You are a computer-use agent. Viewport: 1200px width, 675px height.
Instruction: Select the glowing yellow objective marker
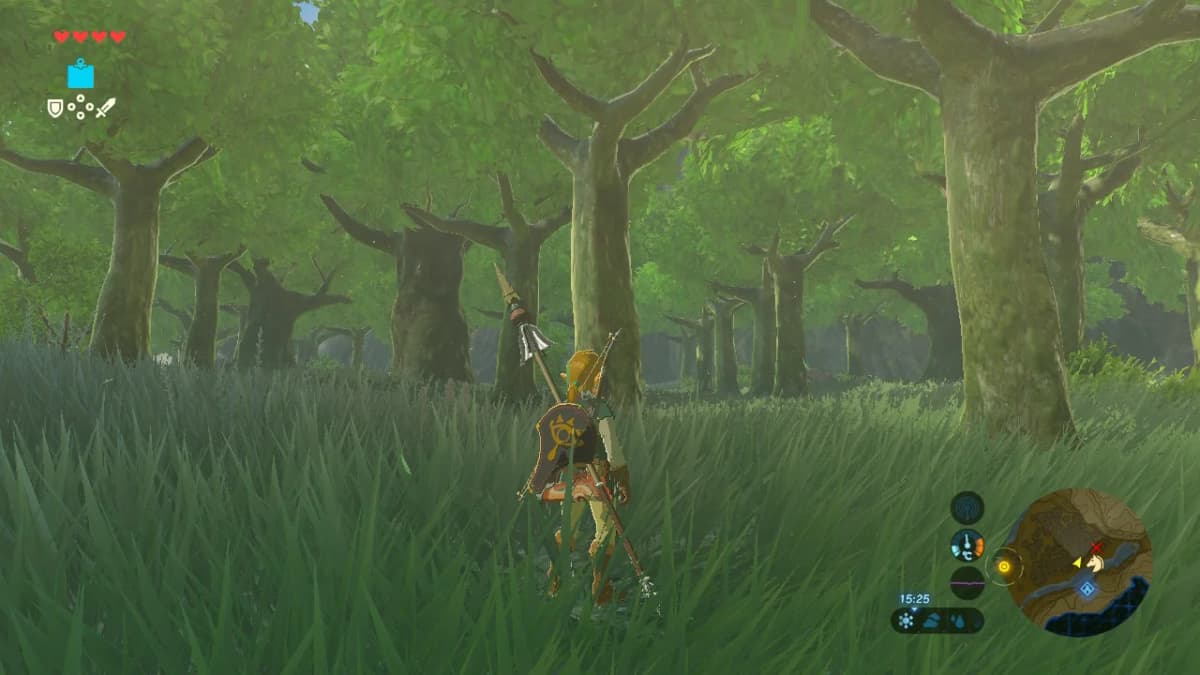[1004, 567]
